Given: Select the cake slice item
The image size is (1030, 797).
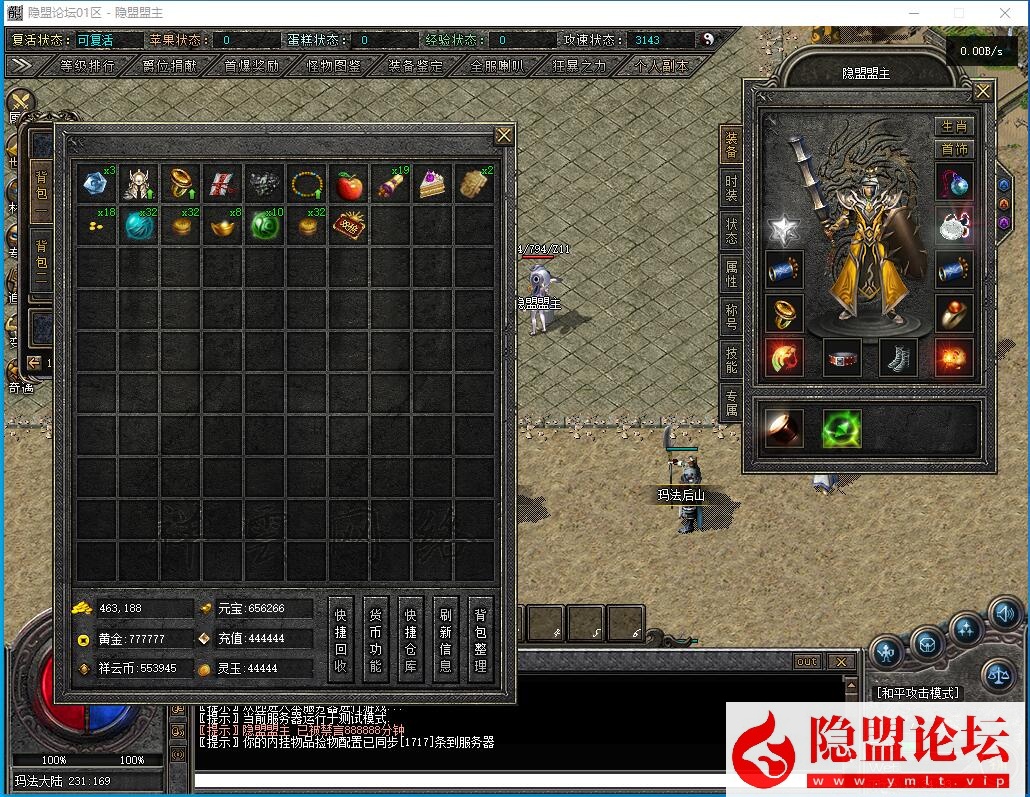Looking at the screenshot, I should pyautogui.click(x=432, y=185).
